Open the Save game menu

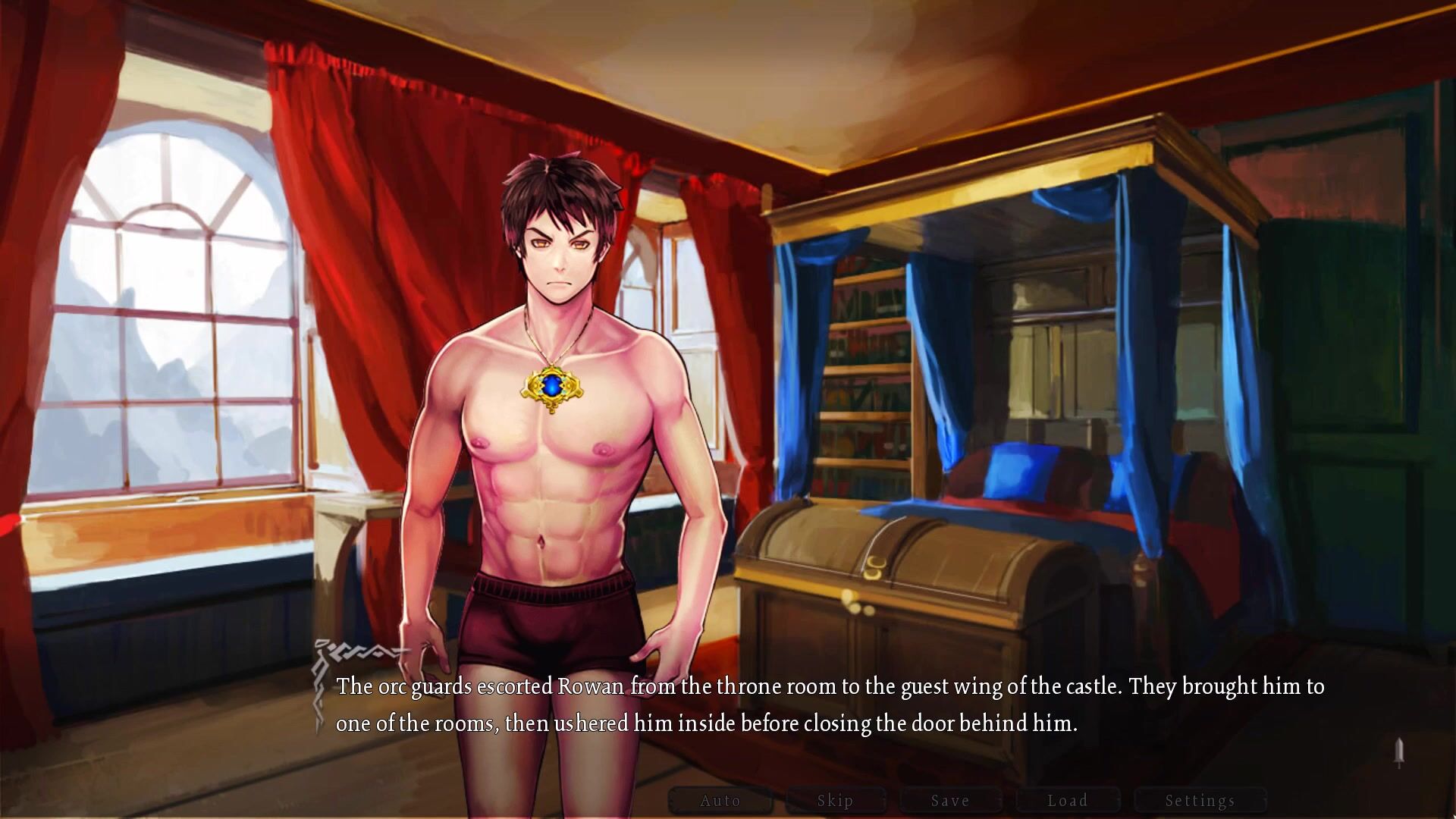[x=951, y=801]
